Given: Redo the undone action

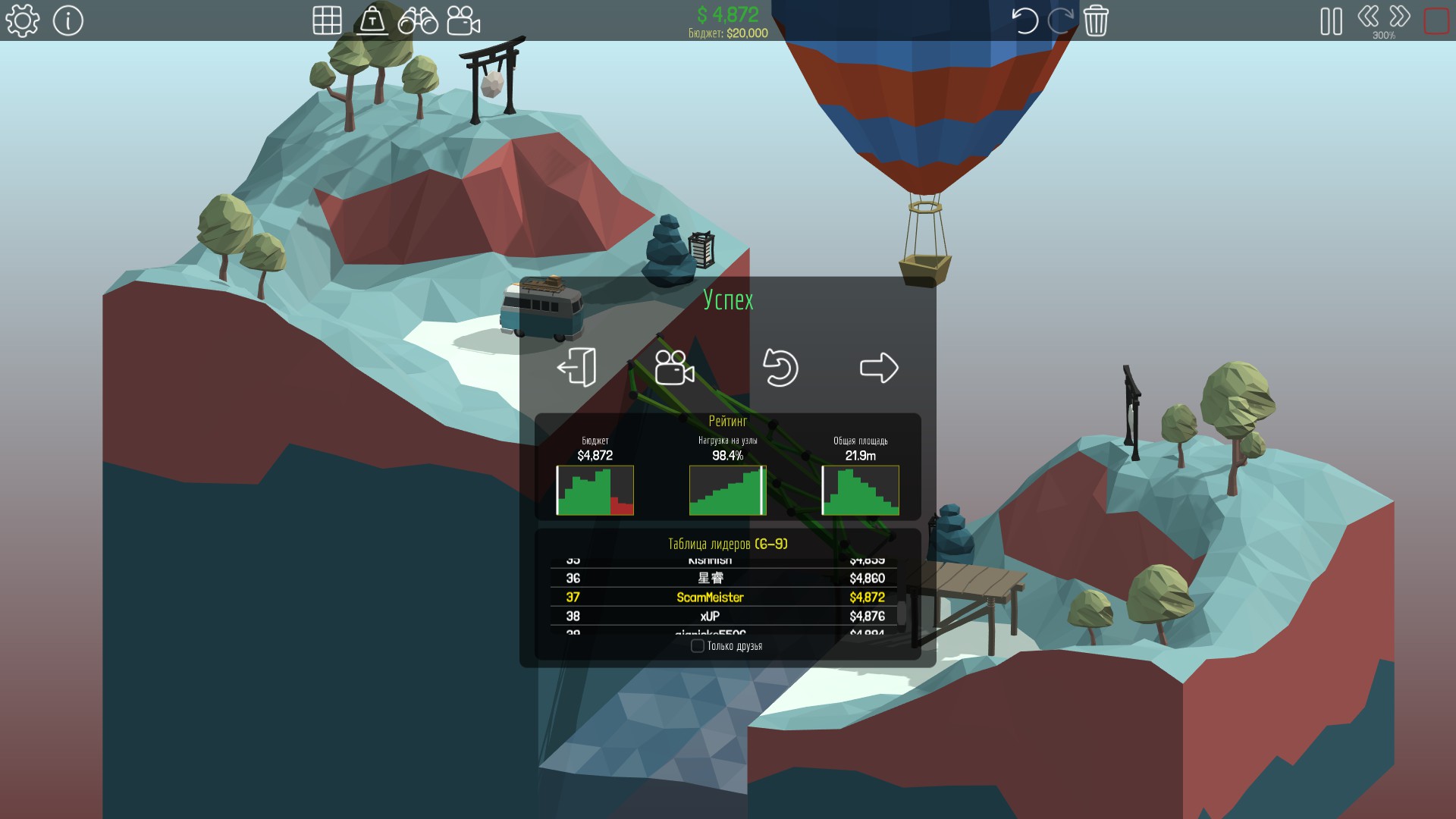Looking at the screenshot, I should tap(1060, 20).
